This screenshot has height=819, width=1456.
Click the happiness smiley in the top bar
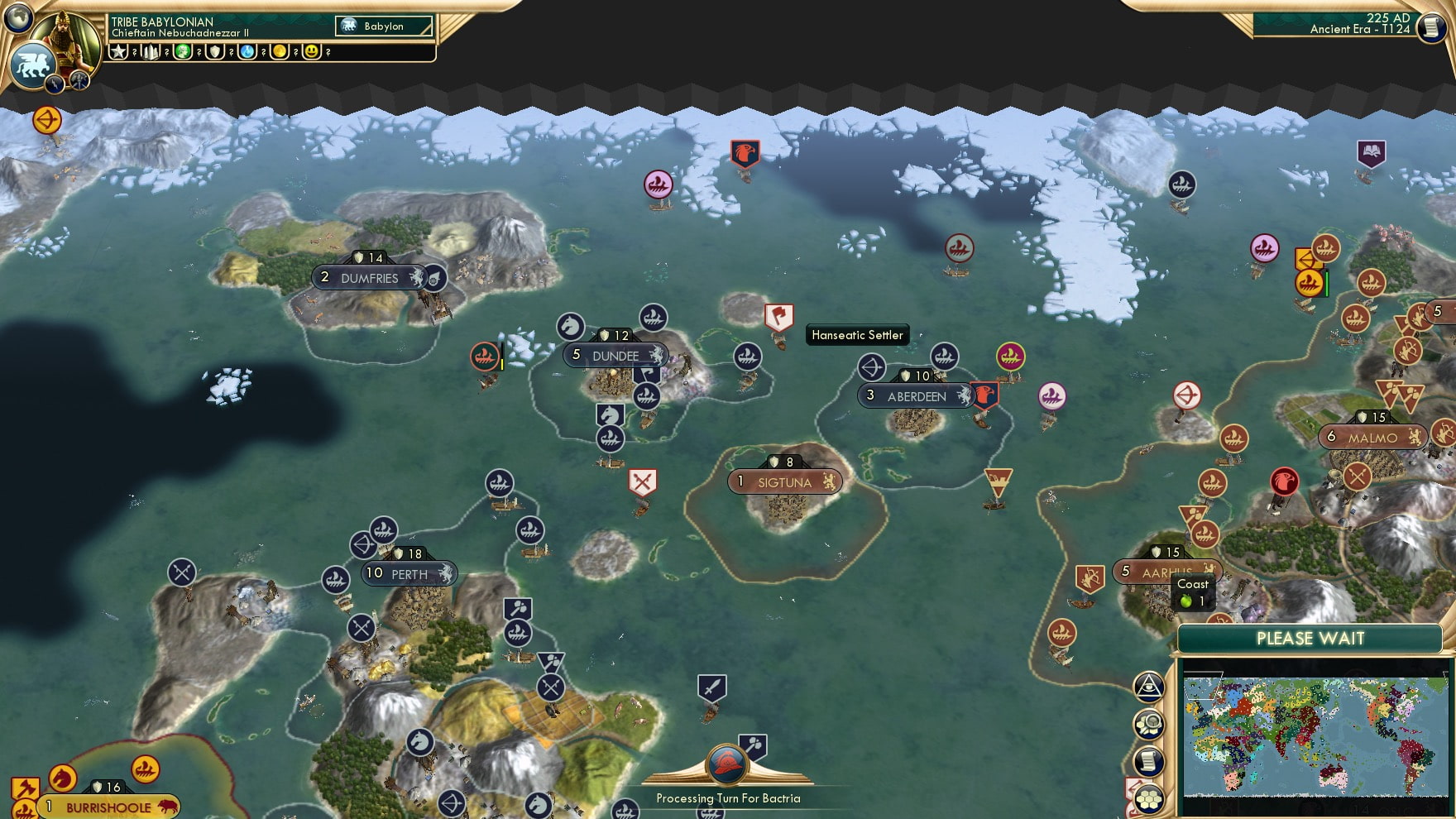click(x=311, y=51)
